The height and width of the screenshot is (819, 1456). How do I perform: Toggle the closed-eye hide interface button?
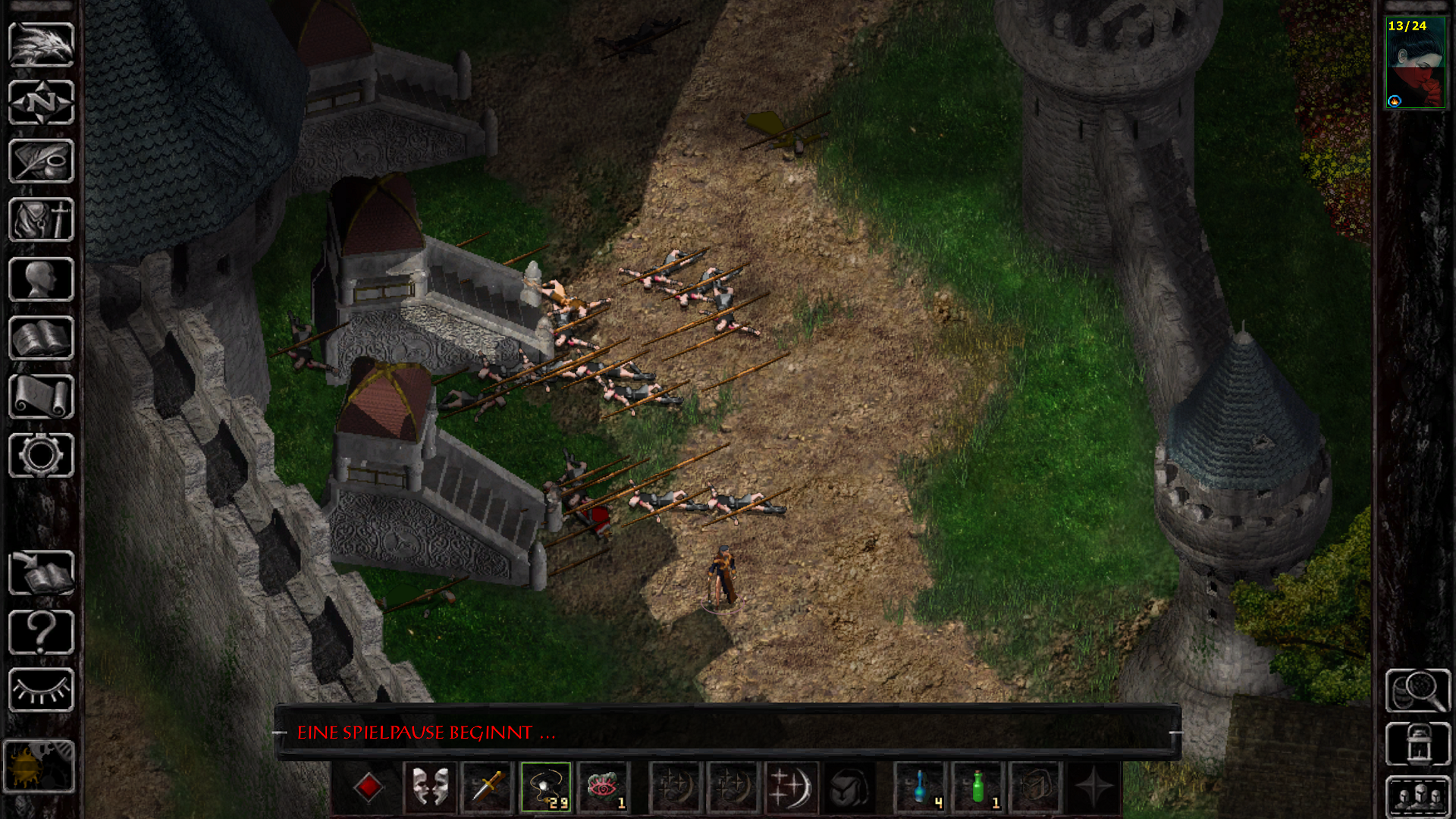(41, 690)
